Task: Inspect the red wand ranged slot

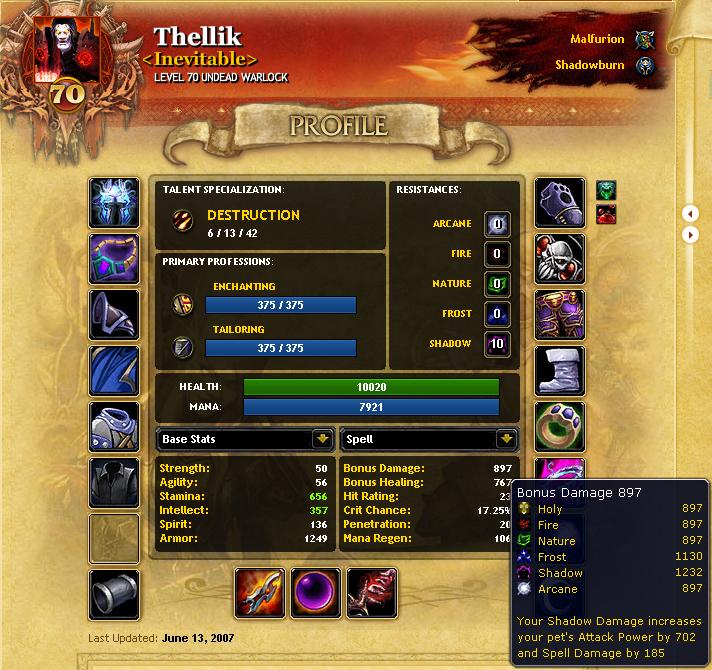Action: [372, 593]
